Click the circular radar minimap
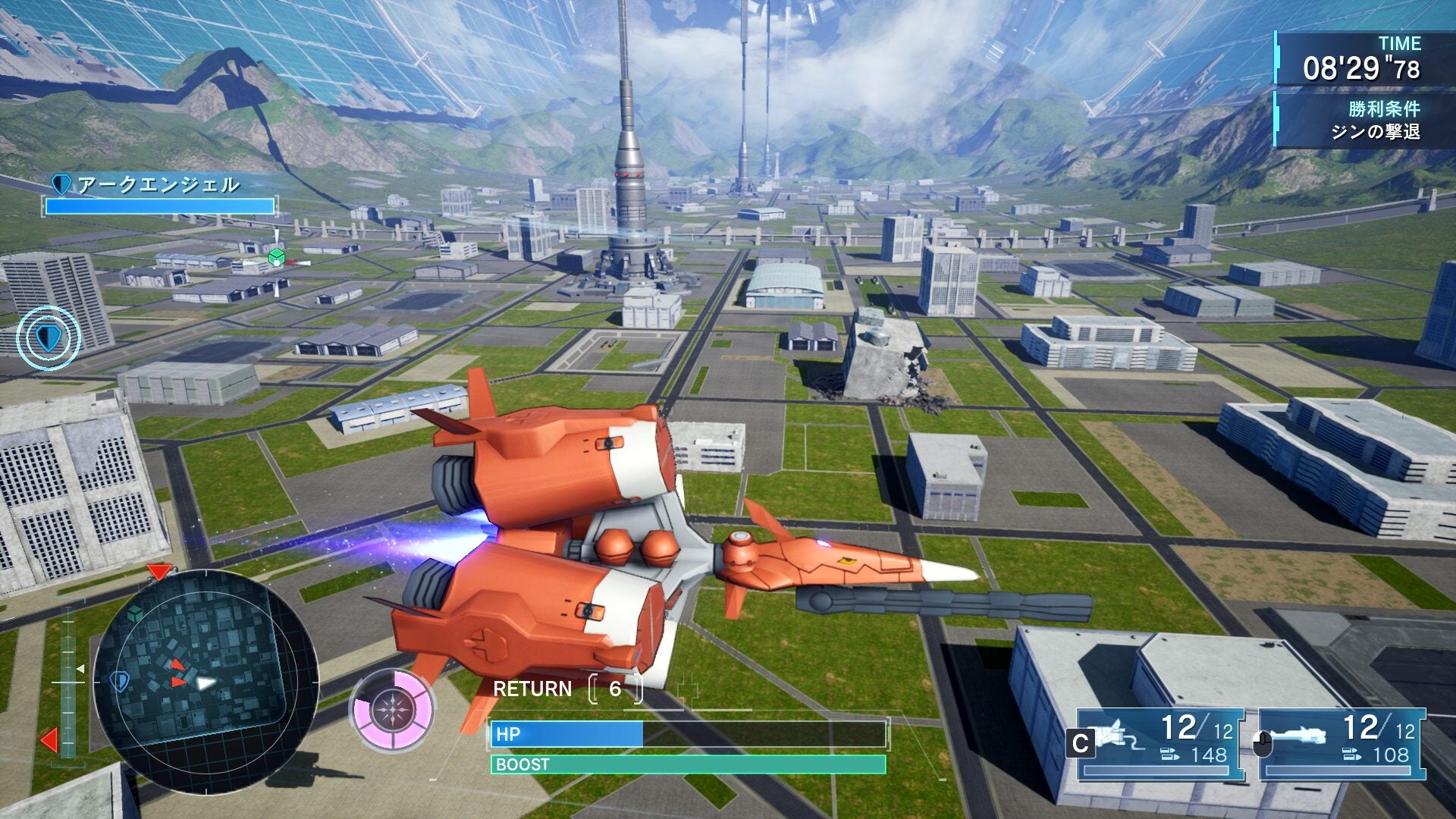Screen dimensions: 1456x819 (x=205, y=682)
